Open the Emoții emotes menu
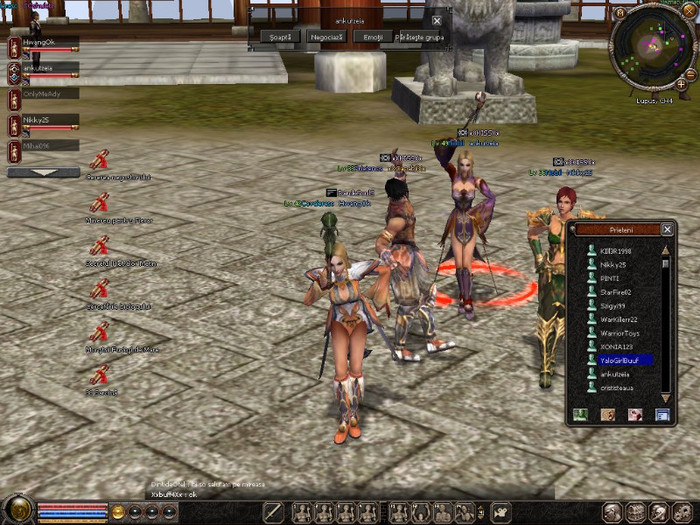The image size is (700, 525). pyautogui.click(x=372, y=37)
